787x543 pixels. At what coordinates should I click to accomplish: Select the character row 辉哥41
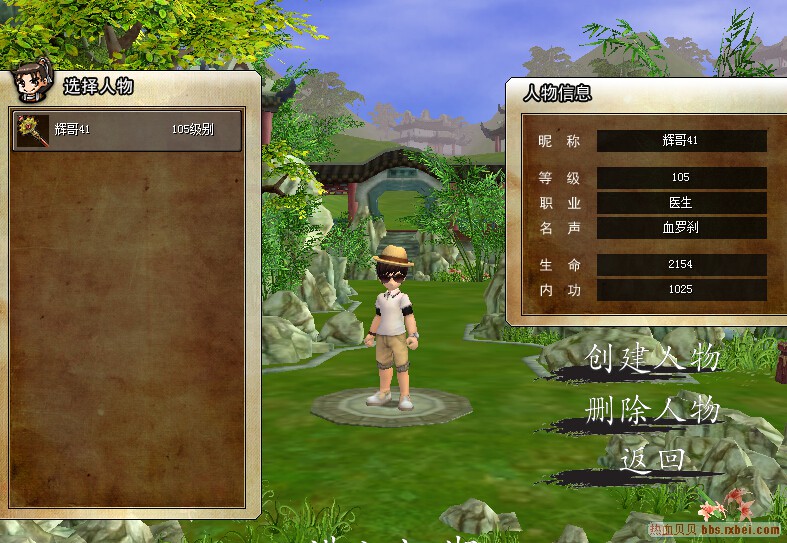pyautogui.click(x=127, y=130)
